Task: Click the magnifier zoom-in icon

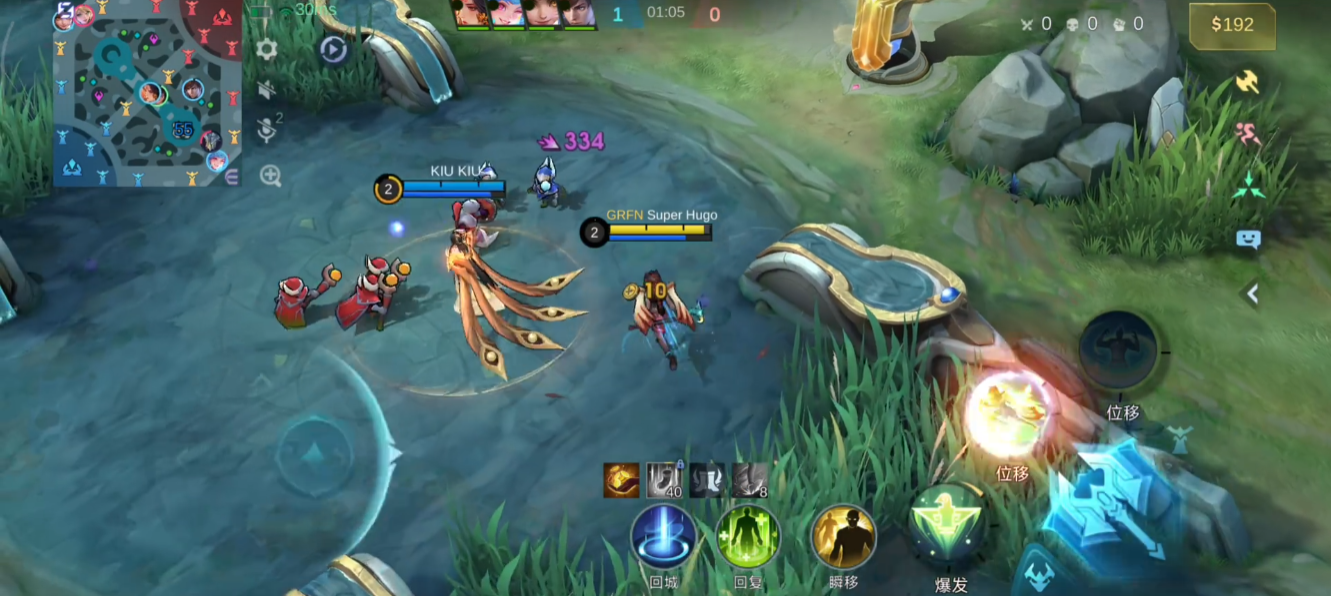Action: (270, 176)
